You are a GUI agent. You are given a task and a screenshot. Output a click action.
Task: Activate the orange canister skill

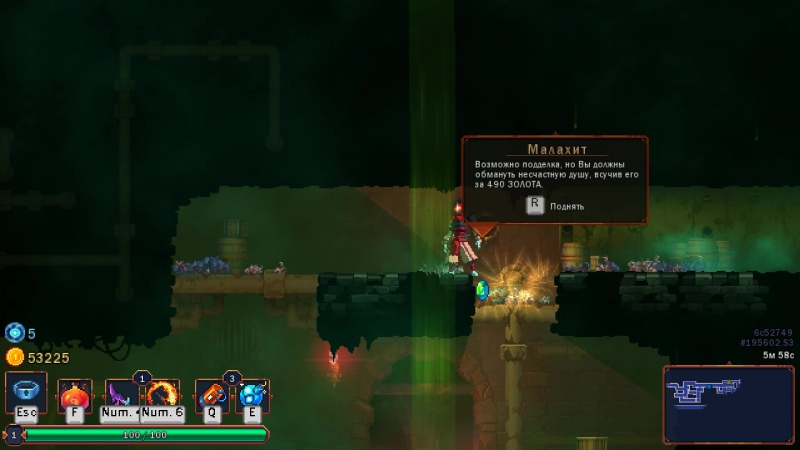[x=211, y=396]
